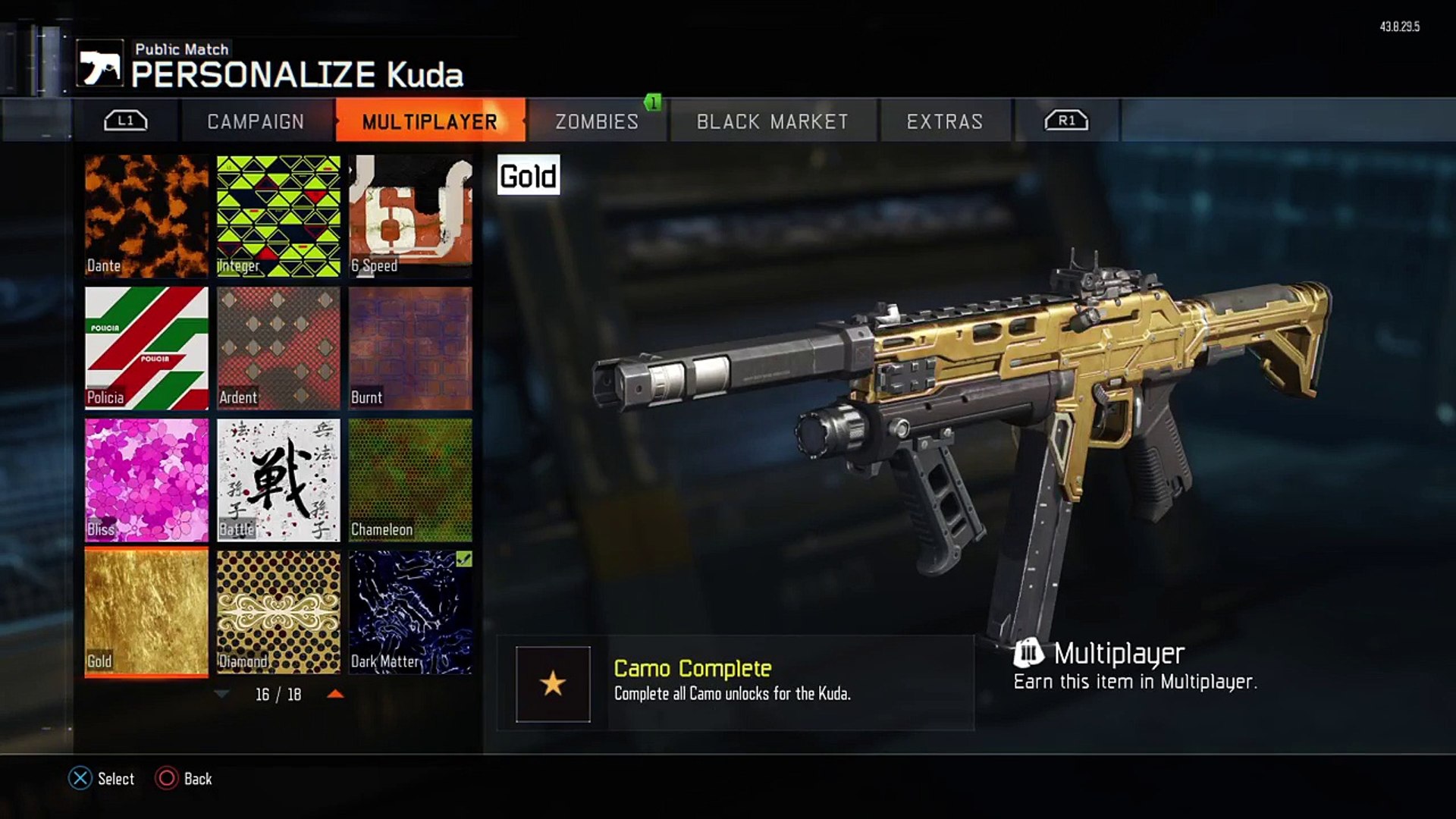This screenshot has width=1456, height=819.
Task: Click the grey page-down arrow
Action: 221,694
